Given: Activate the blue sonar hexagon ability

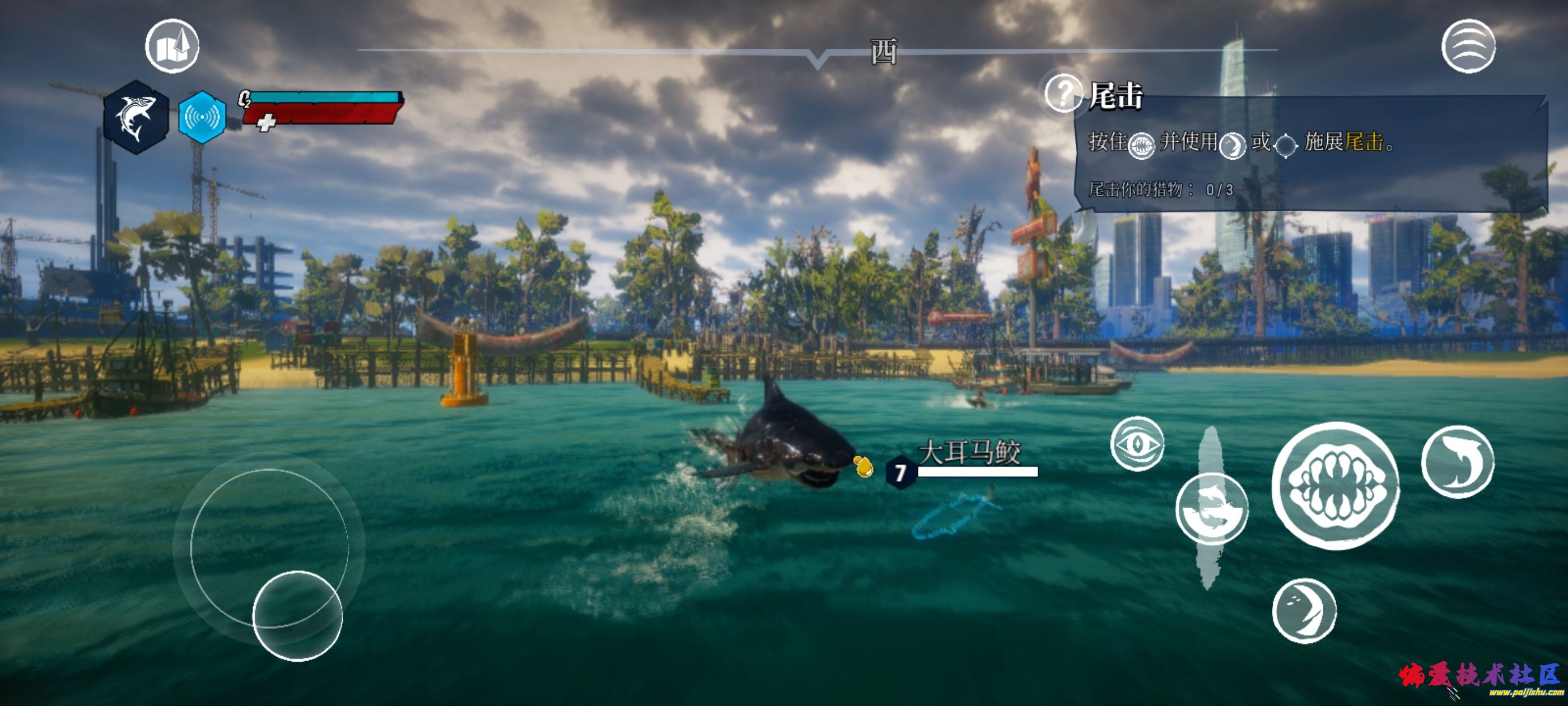Looking at the screenshot, I should (202, 117).
